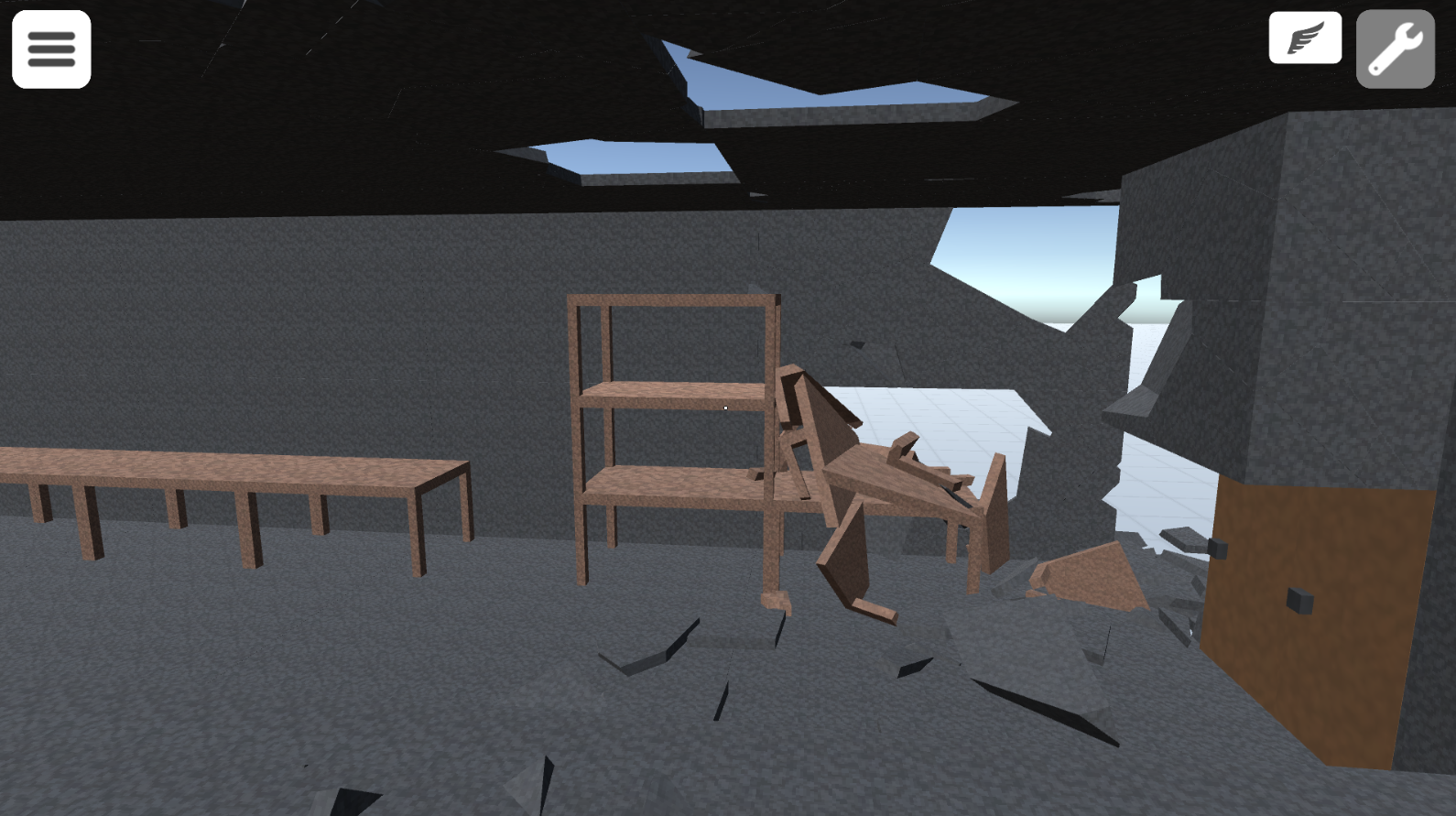Expand the pause menu with the hamburger button
1456x816 pixels.
coord(50,49)
